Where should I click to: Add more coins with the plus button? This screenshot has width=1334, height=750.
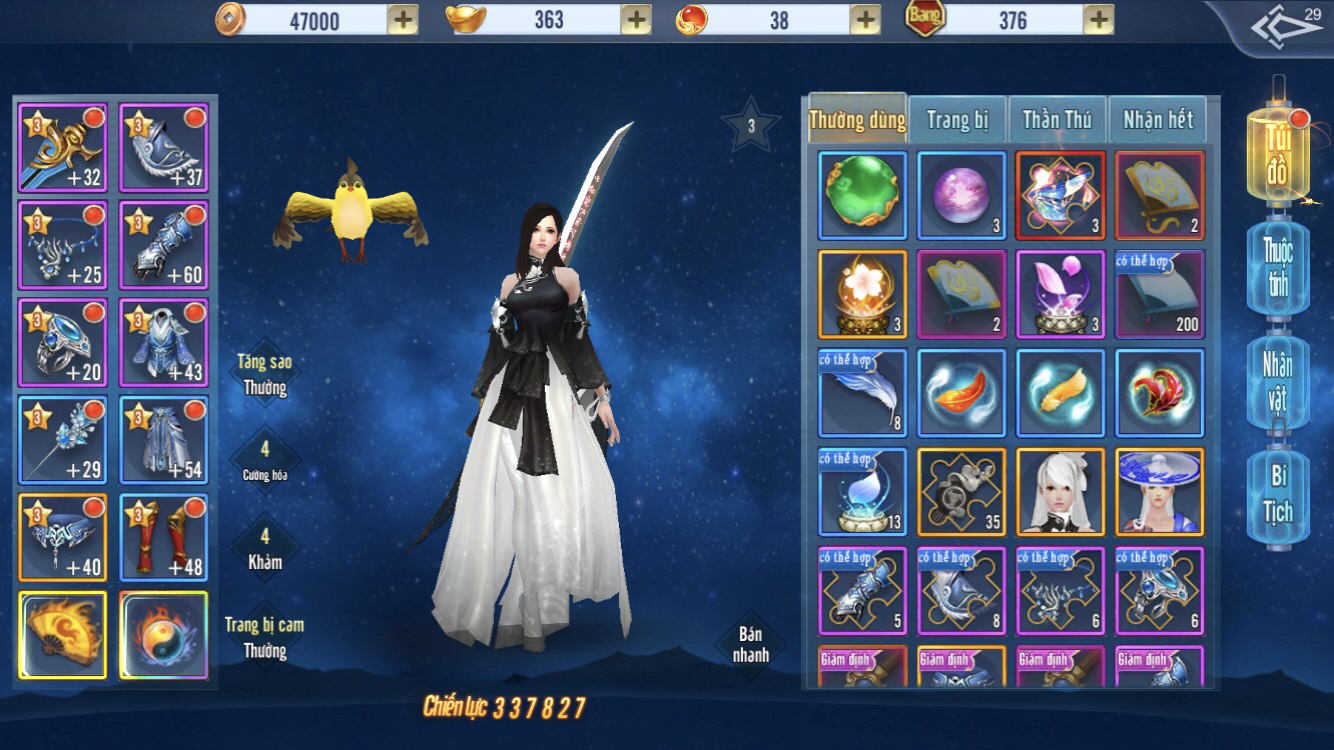coord(402,20)
